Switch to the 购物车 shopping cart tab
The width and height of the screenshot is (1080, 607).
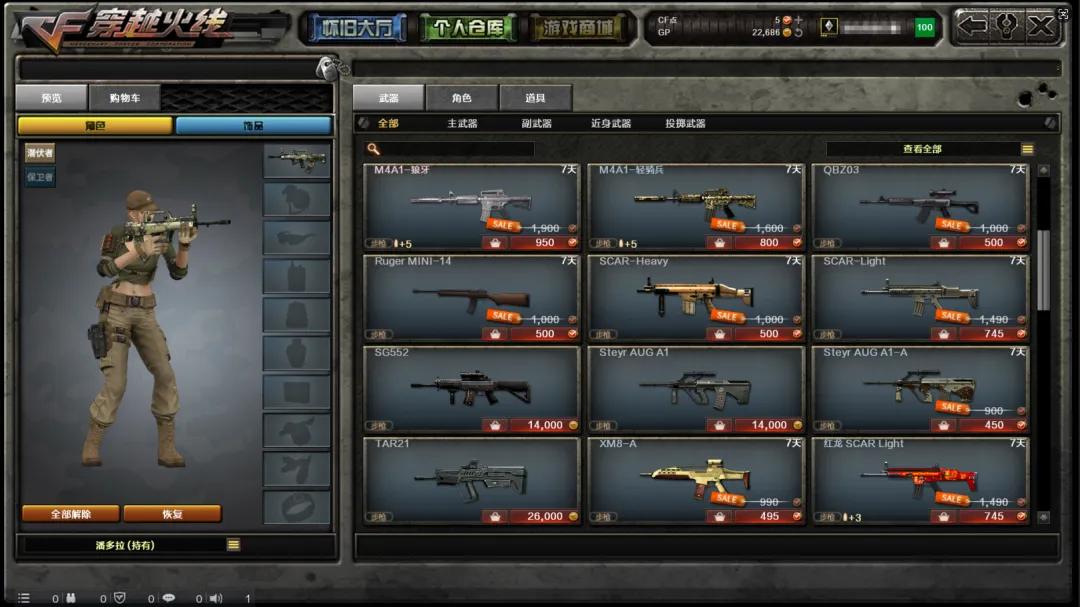tap(124, 98)
